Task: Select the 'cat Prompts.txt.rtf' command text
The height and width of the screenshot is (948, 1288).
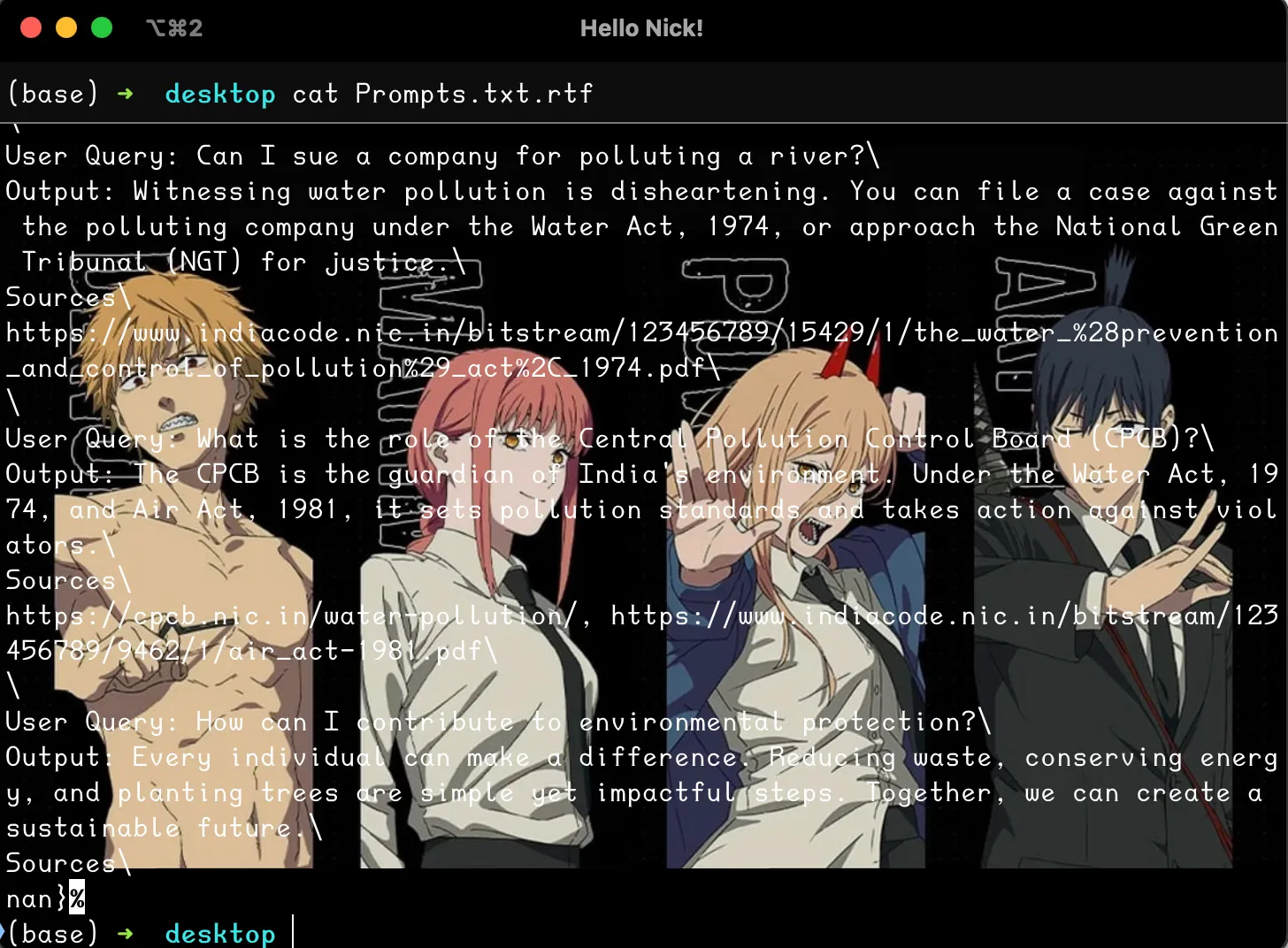Action: [x=442, y=94]
